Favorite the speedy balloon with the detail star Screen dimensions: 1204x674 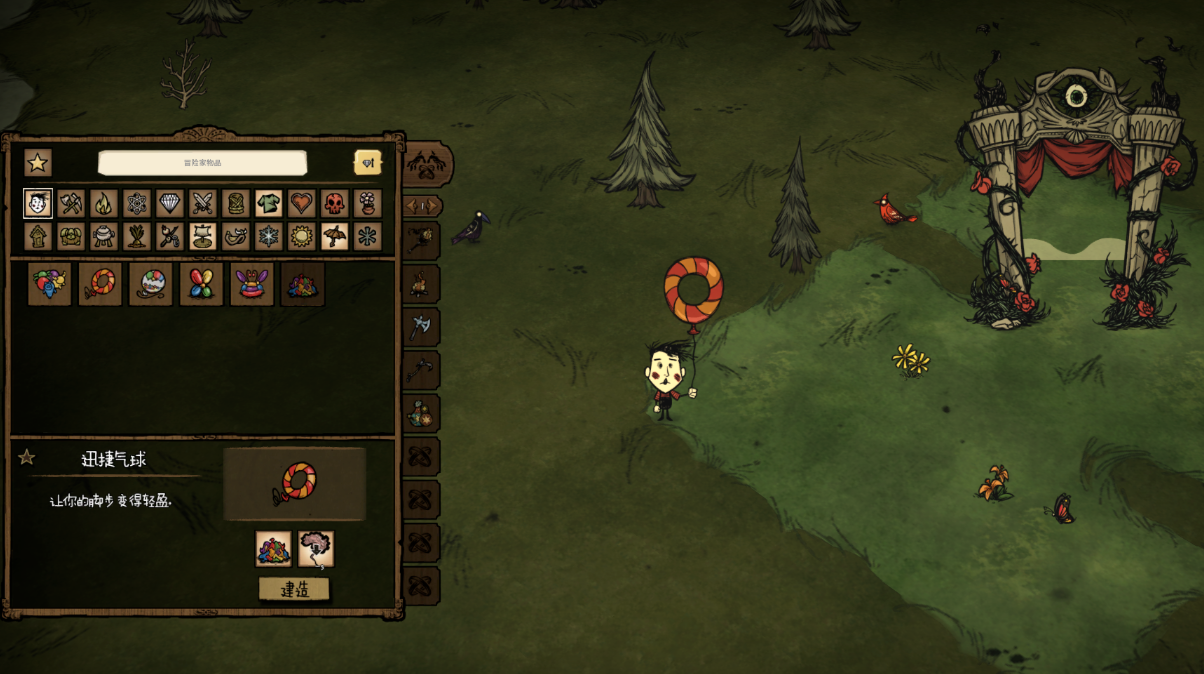pyautogui.click(x=27, y=458)
